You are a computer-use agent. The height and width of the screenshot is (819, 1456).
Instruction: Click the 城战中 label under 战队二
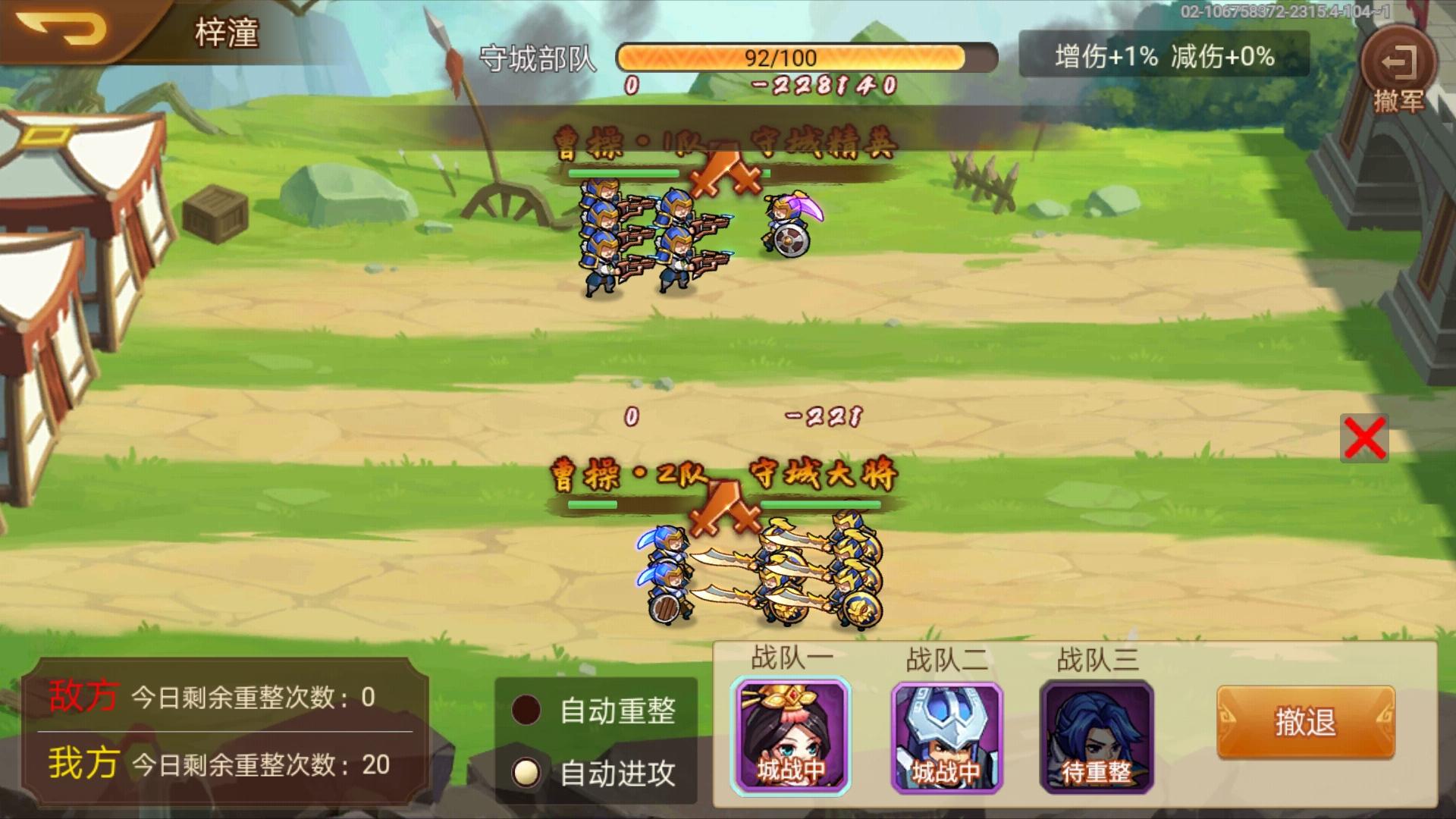coord(946,770)
